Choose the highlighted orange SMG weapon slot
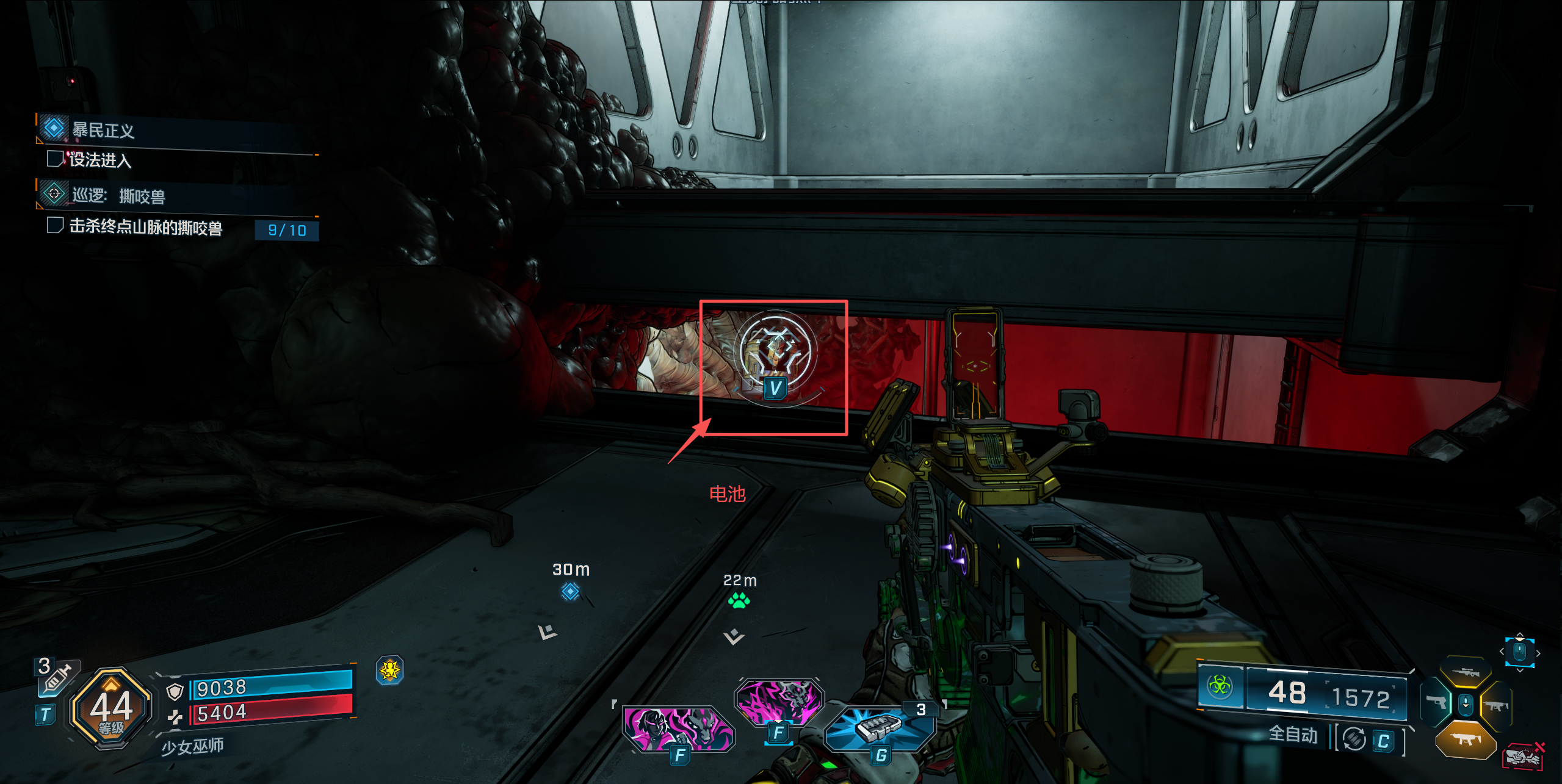 coord(1465,739)
